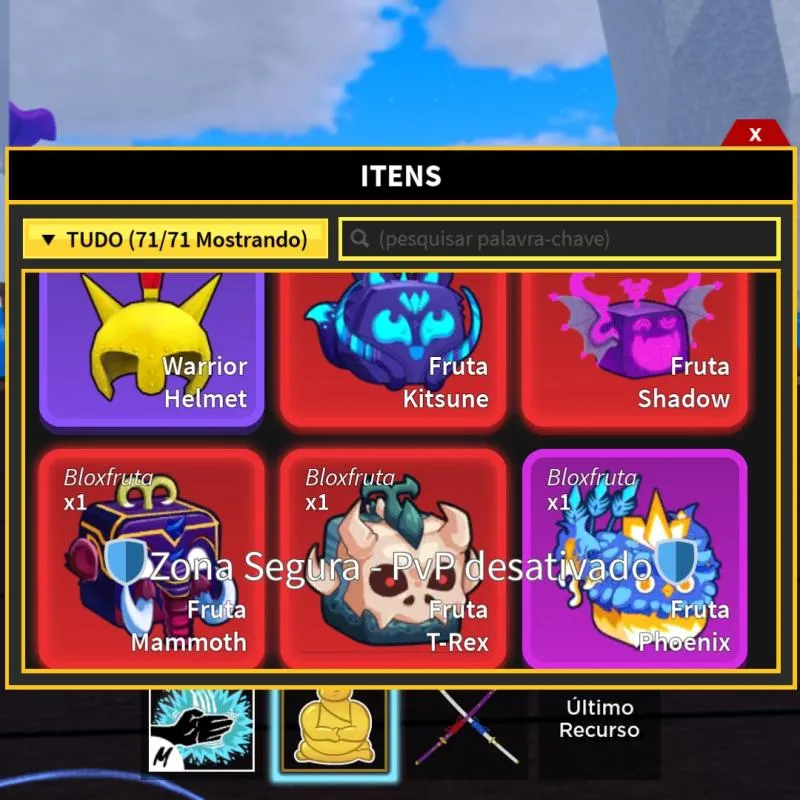Select the glowing fist fighting style slot
Screen dimensions: 800x800
coord(202,730)
